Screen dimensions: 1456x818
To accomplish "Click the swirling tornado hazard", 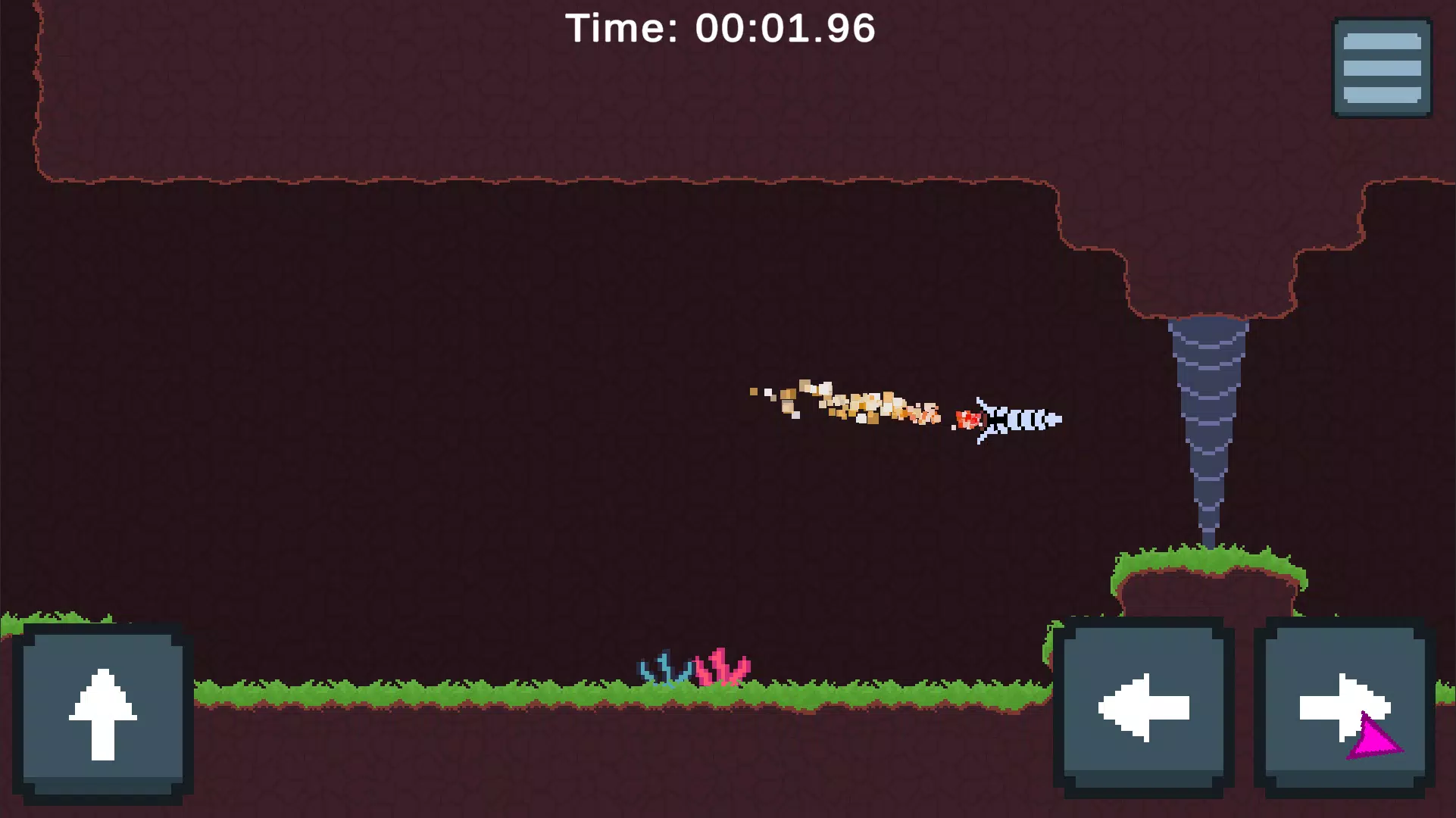I will [x=1212, y=417].
